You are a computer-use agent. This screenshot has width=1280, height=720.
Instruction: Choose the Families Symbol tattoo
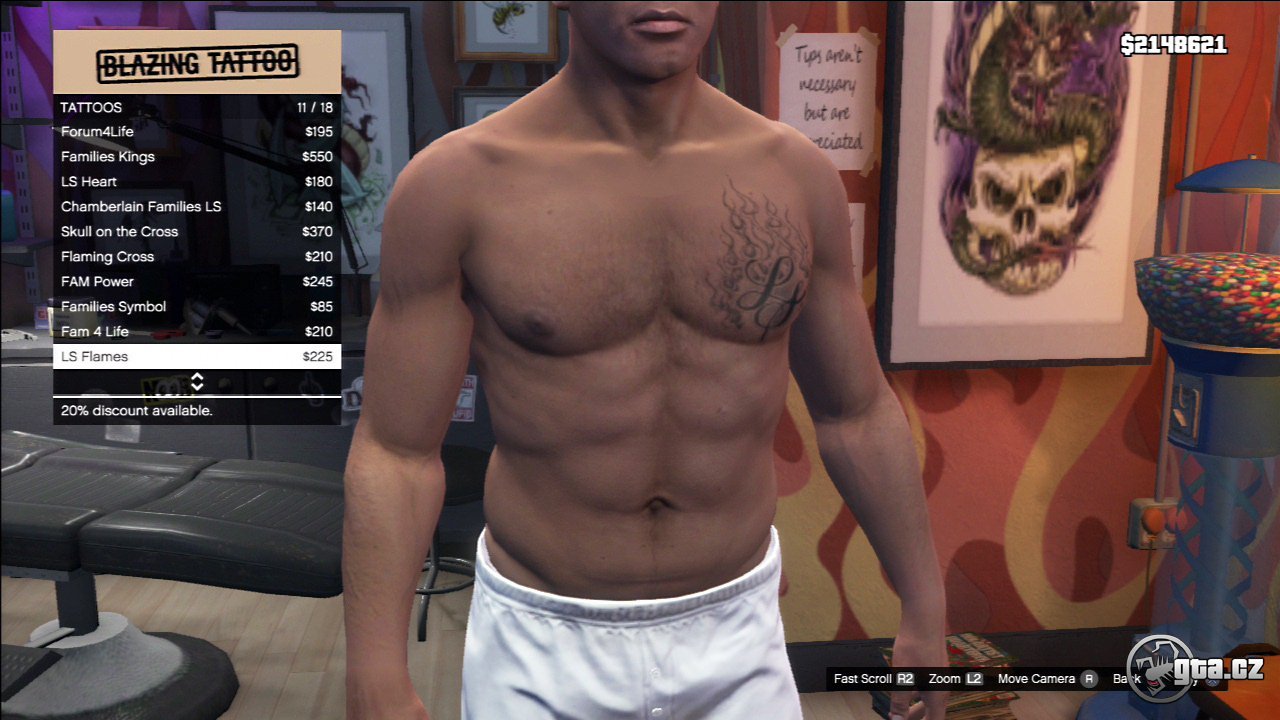pos(197,307)
